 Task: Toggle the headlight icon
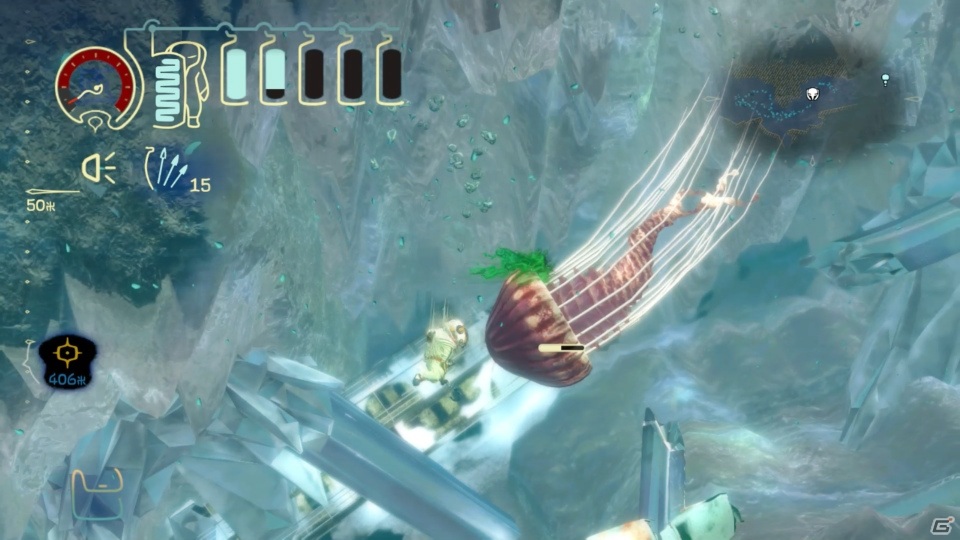tap(99, 171)
